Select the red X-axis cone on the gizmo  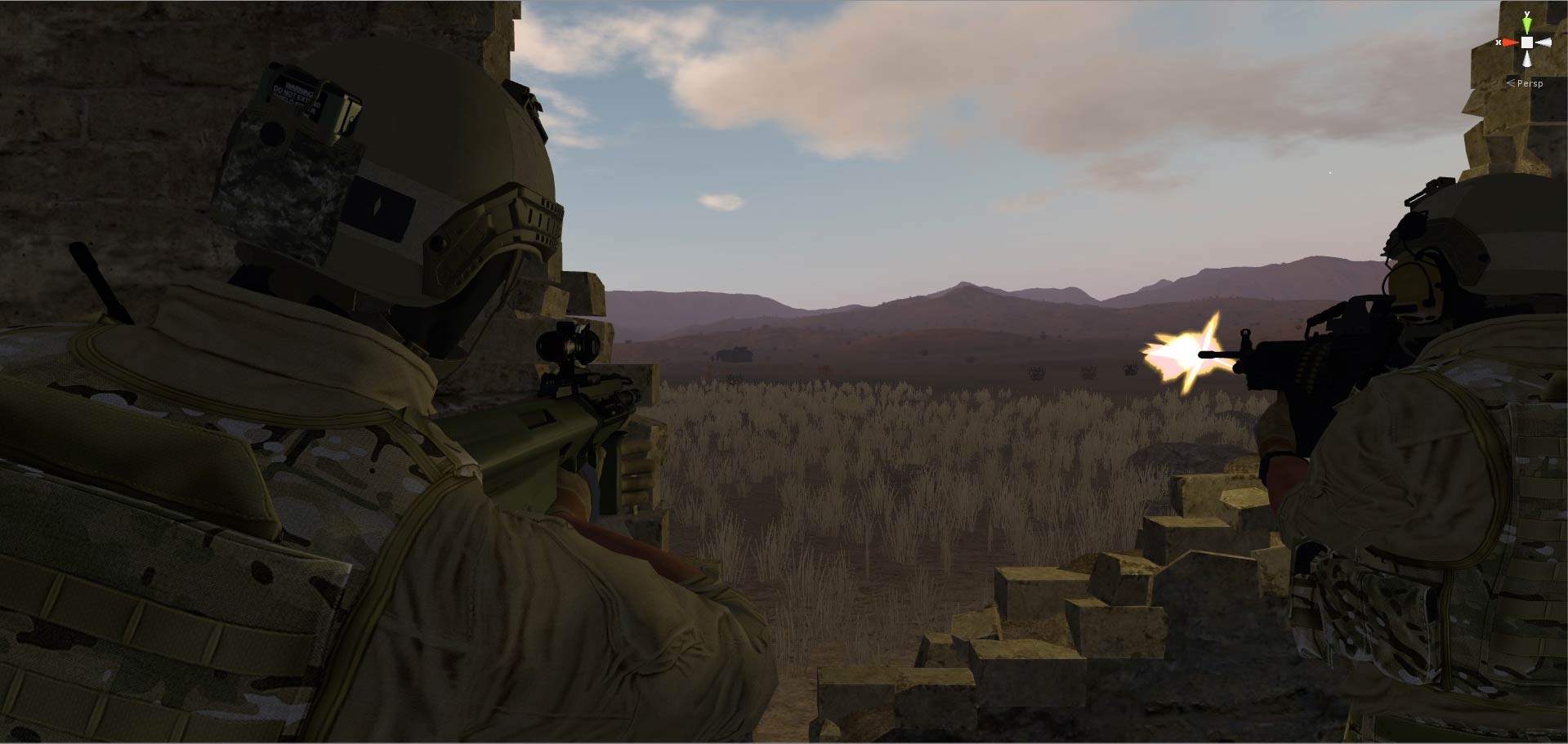(x=1510, y=42)
